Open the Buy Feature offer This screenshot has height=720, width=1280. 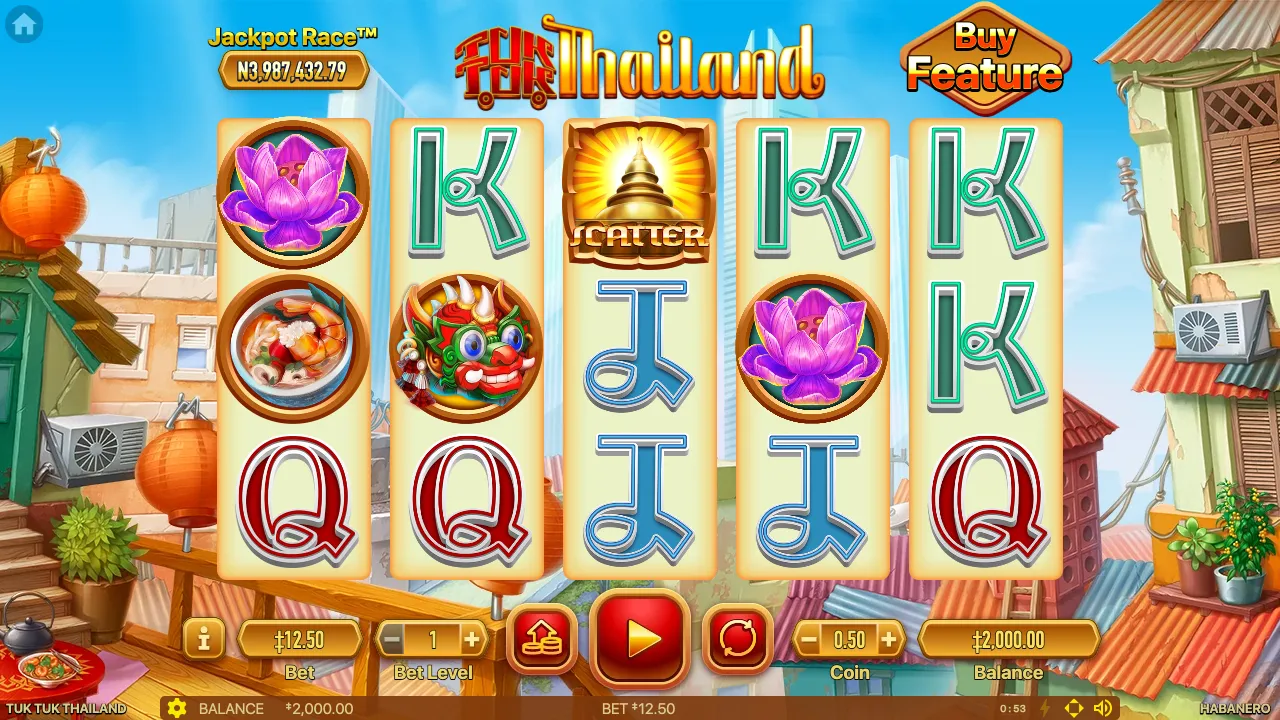985,58
